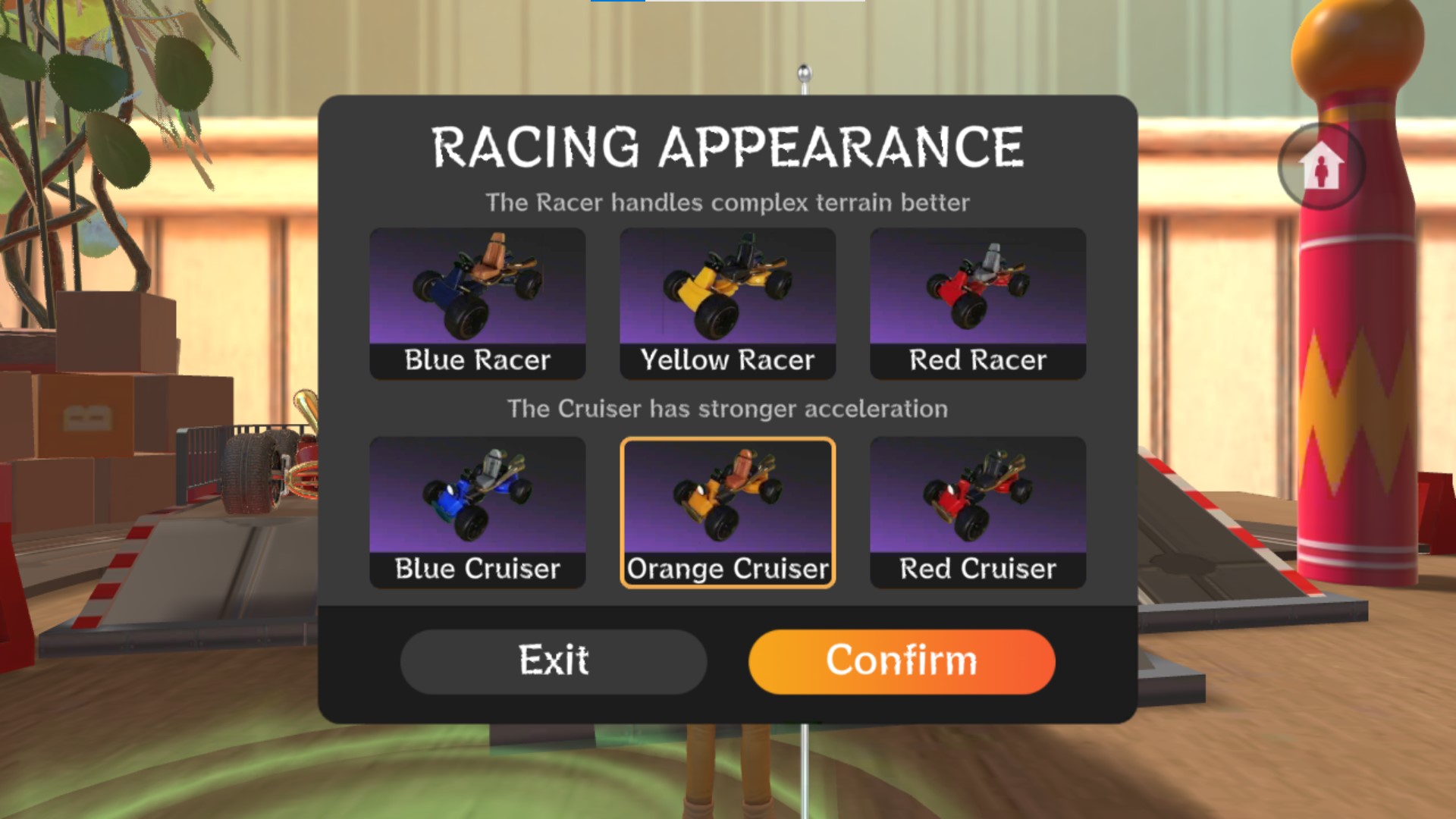Click the Racer description text

coord(728,202)
